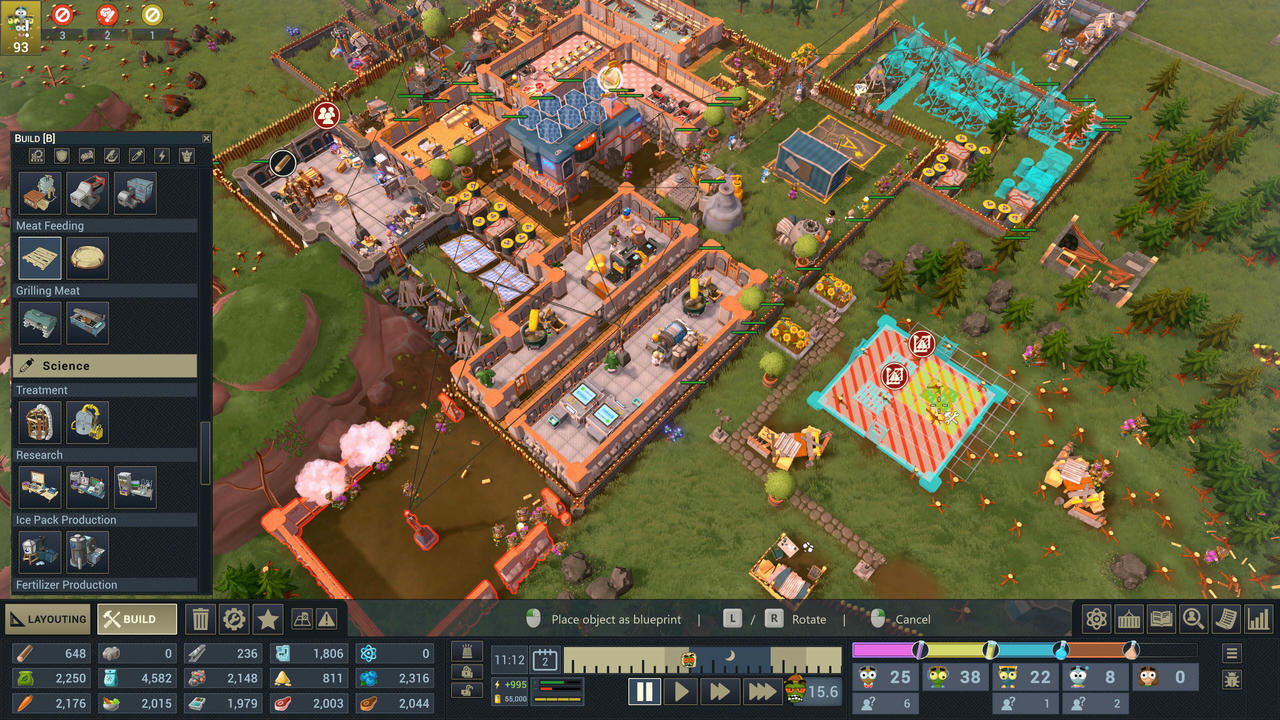Expand the Science category header
The image size is (1280, 720).
(x=105, y=366)
